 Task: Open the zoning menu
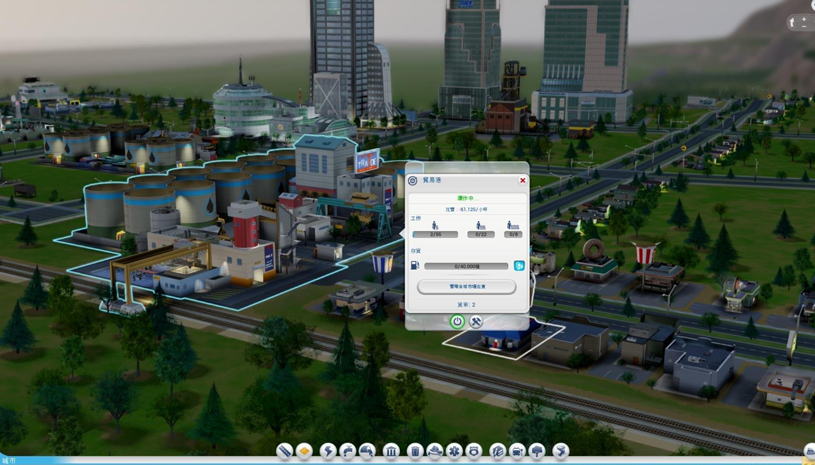(305, 452)
